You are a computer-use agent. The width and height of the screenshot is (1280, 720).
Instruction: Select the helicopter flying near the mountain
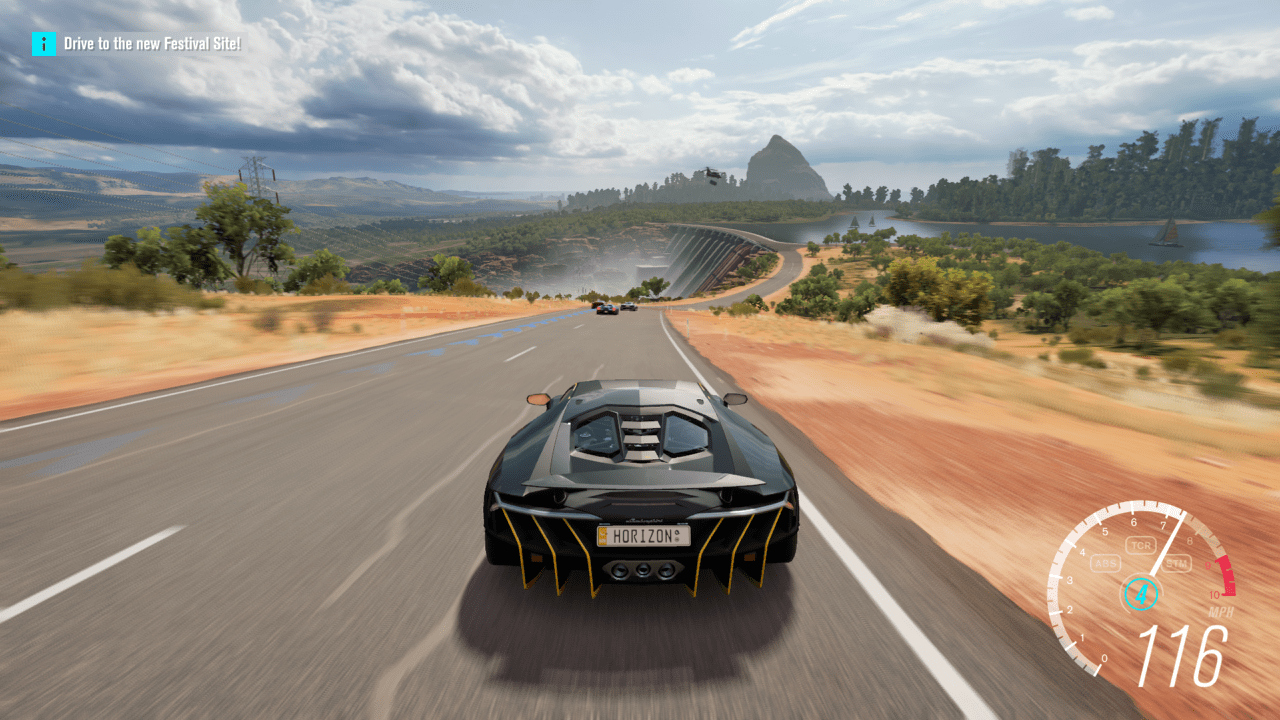[711, 172]
